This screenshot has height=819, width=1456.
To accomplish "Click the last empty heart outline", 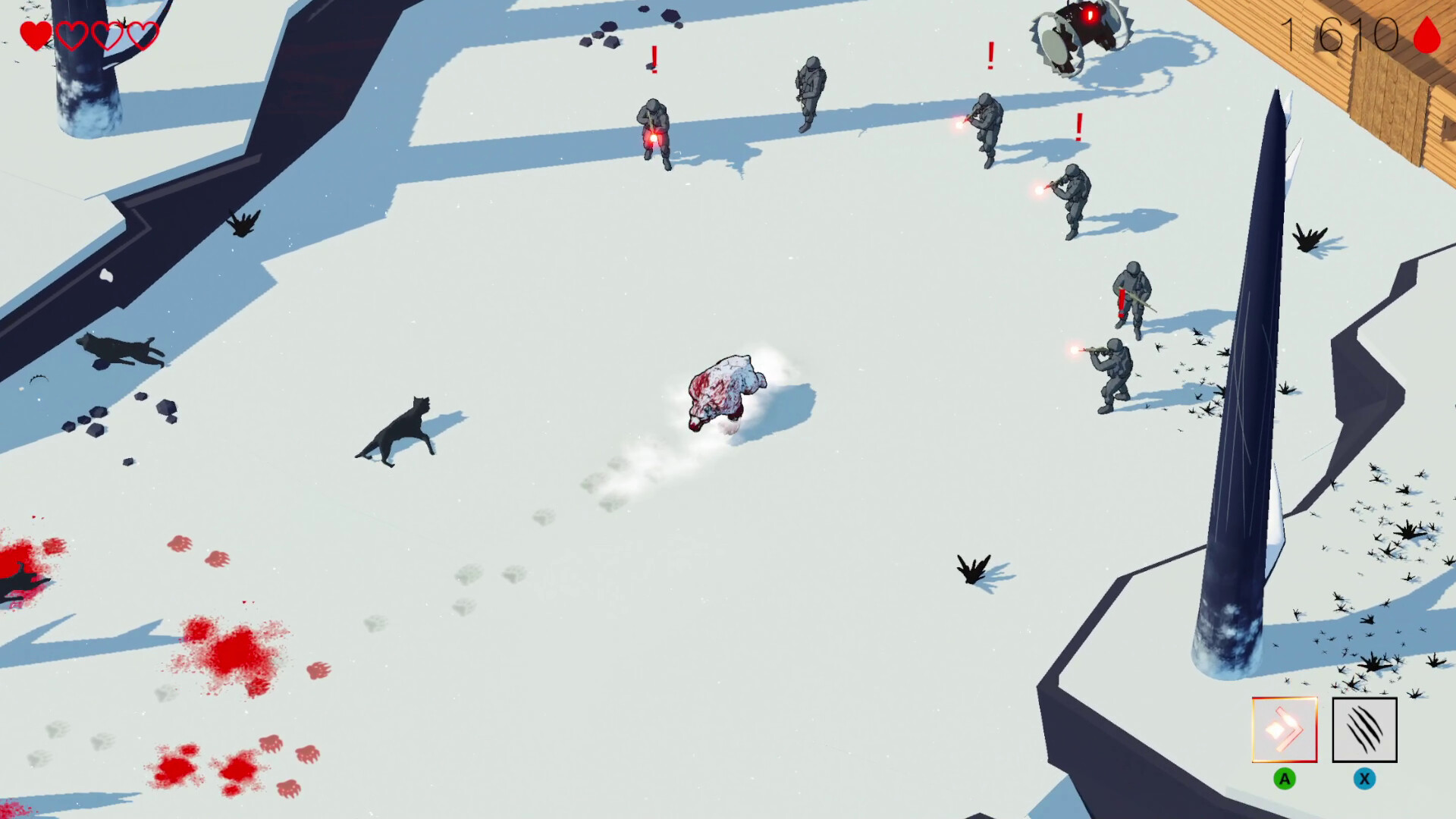I will tap(142, 34).
